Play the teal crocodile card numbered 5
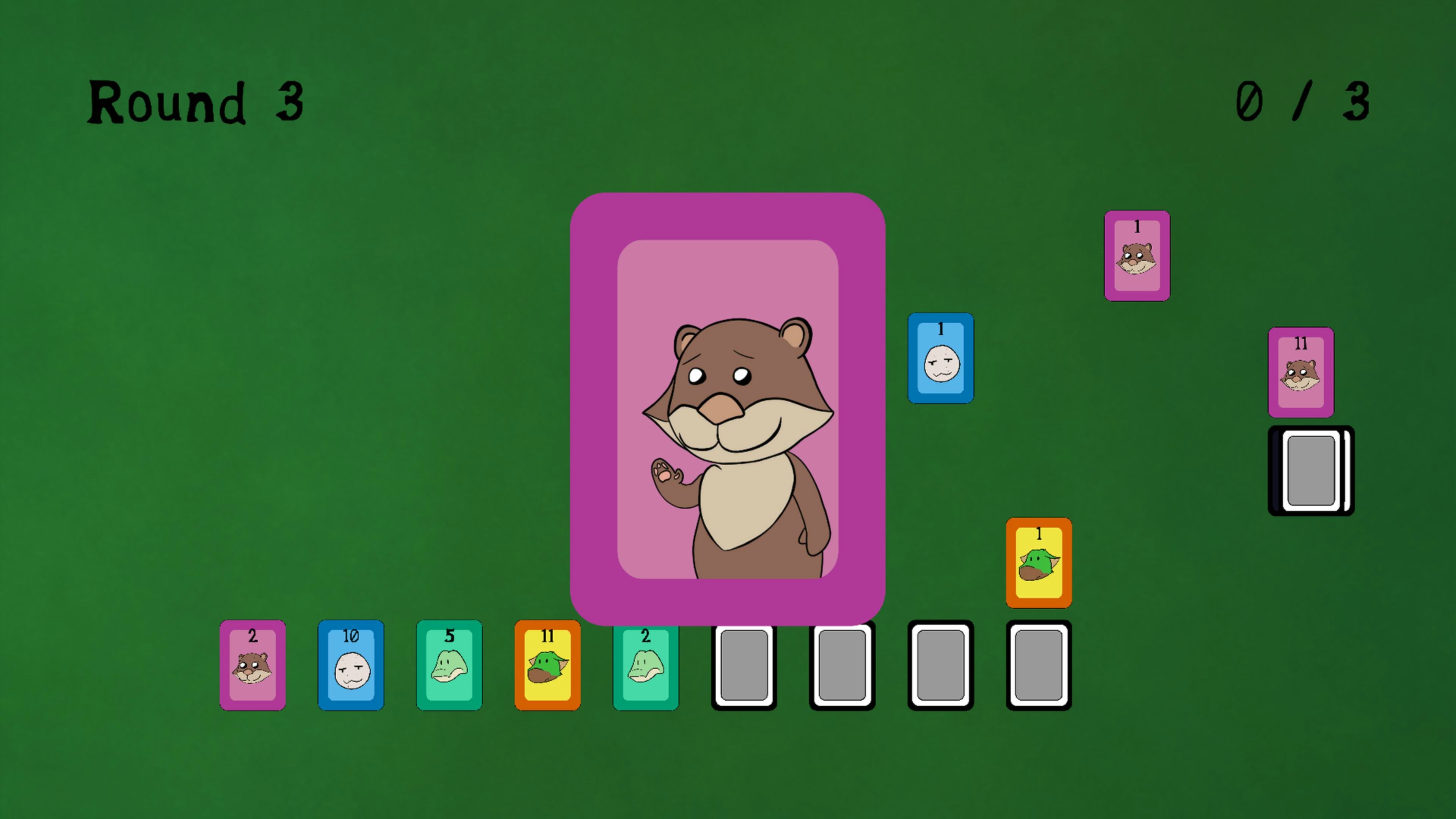The height and width of the screenshot is (819, 1456). pos(449,666)
